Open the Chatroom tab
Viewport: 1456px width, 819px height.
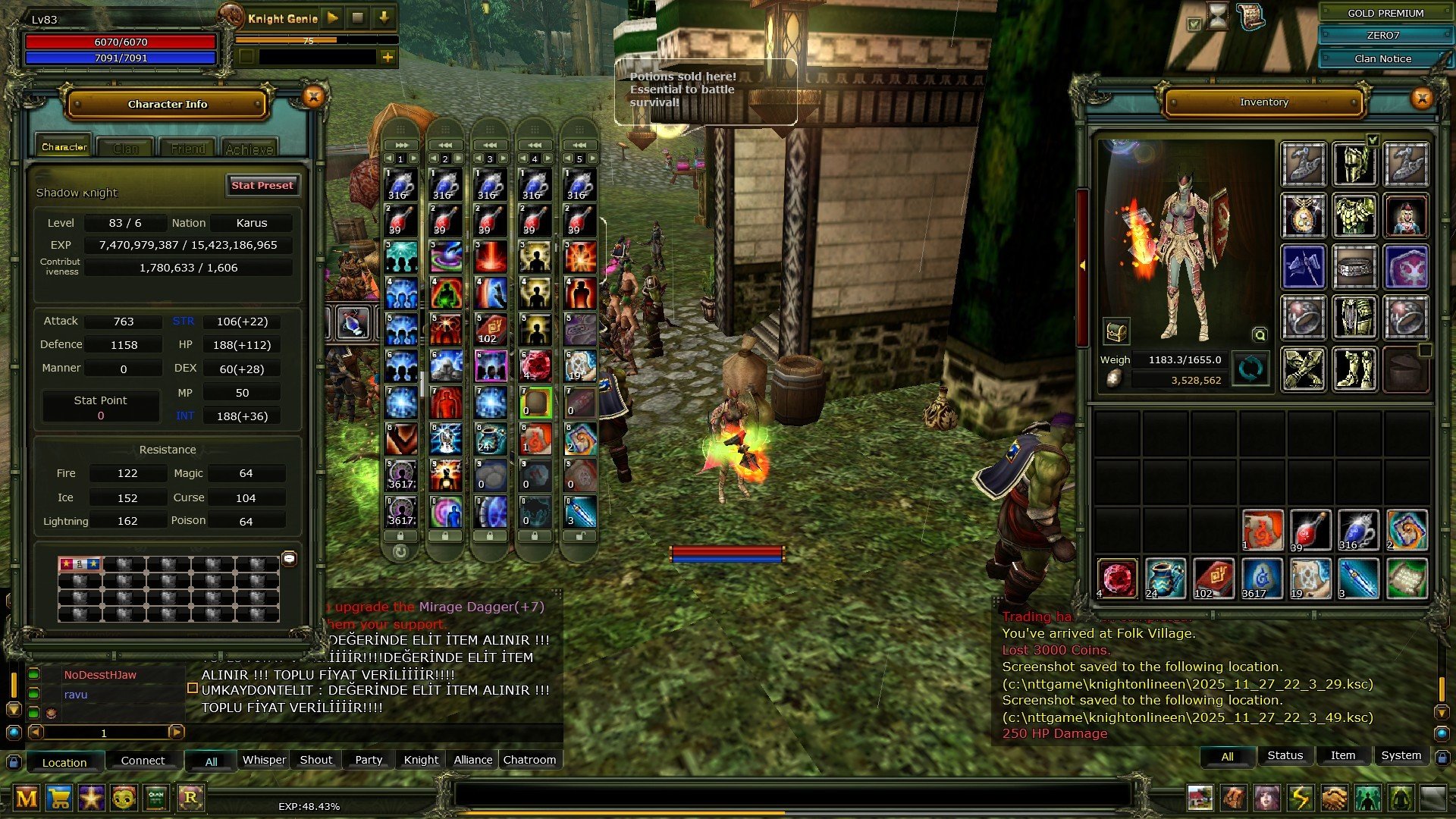529,760
